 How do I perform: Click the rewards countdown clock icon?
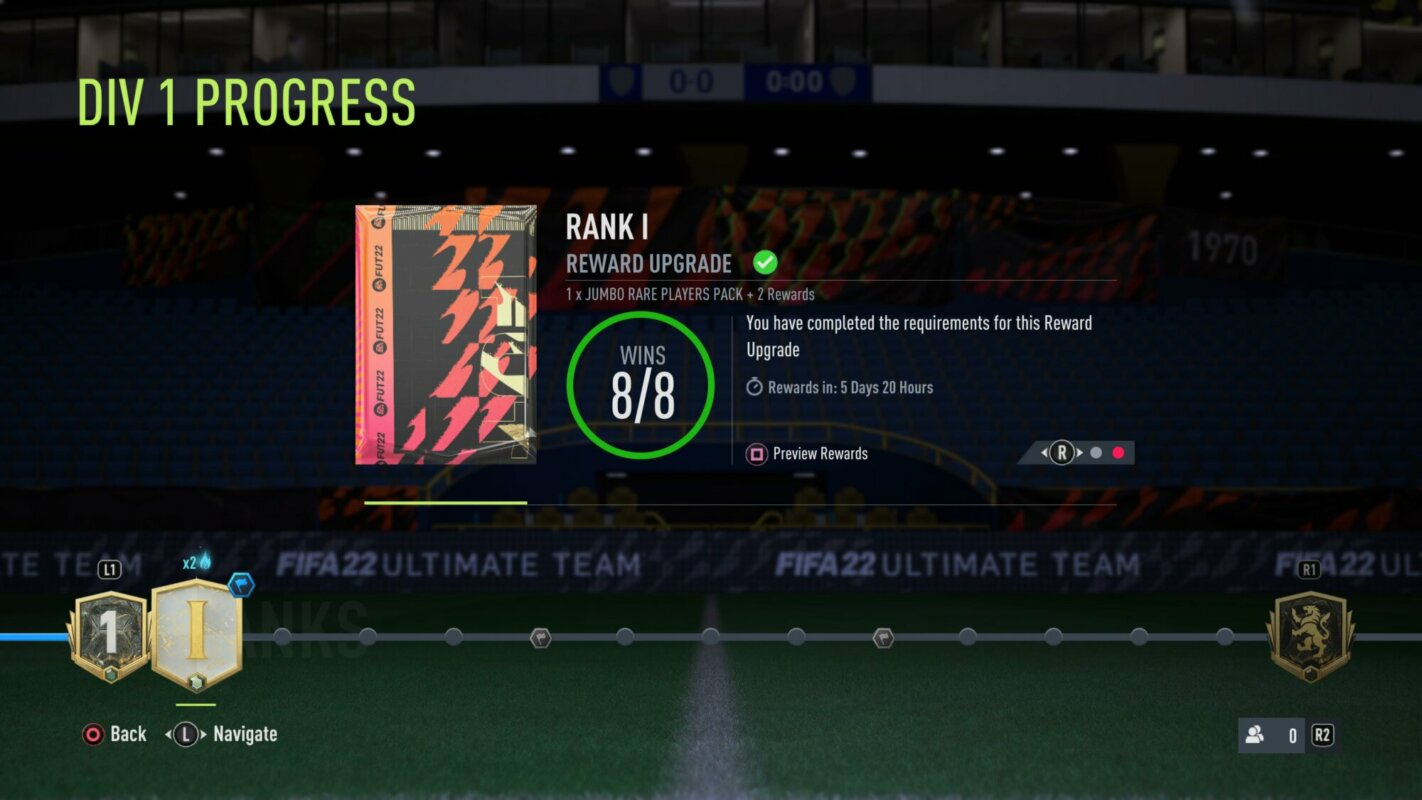(x=755, y=388)
